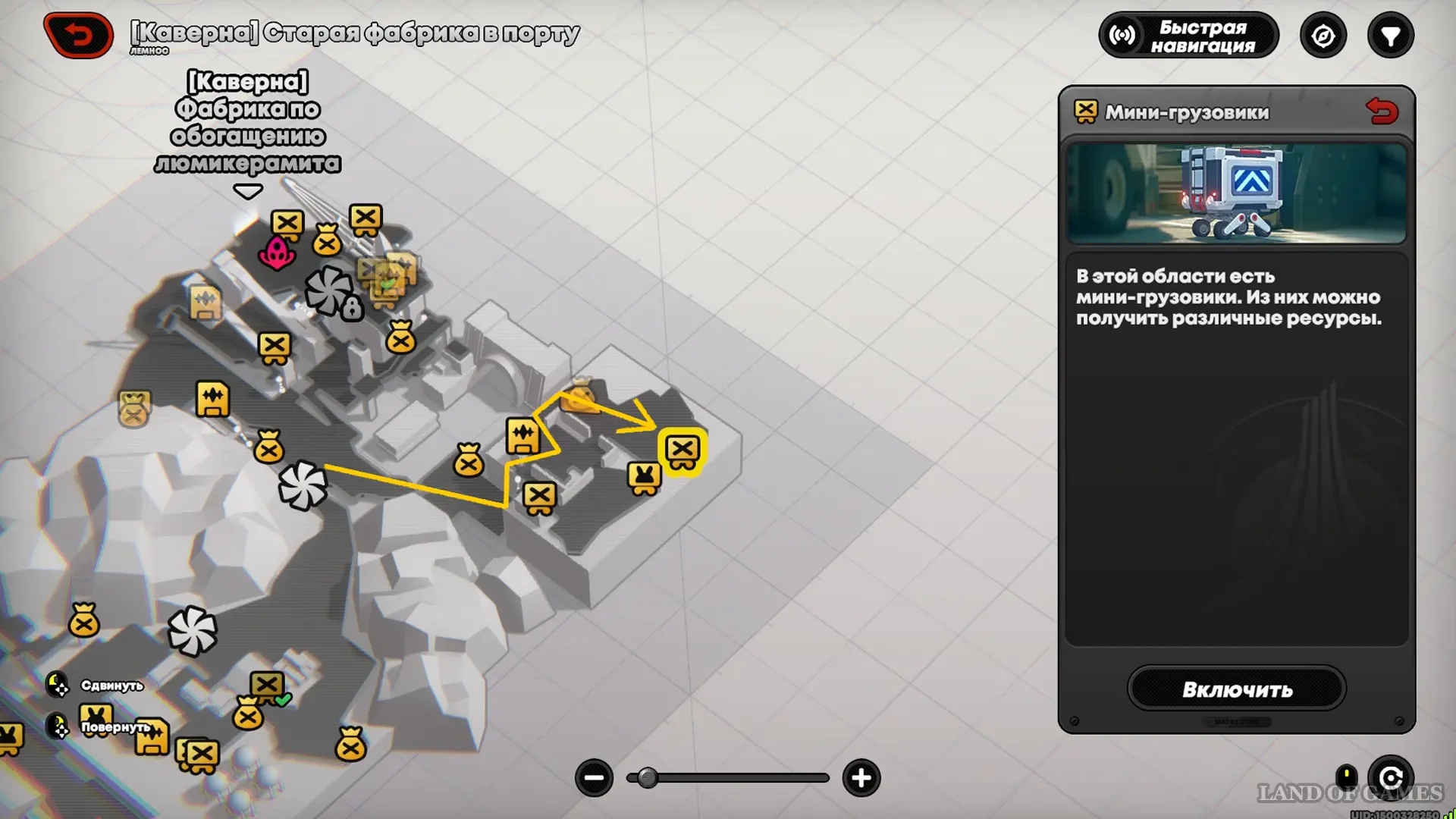This screenshot has width=1456, height=819.
Task: Zoom out with the minus button
Action: click(x=594, y=778)
